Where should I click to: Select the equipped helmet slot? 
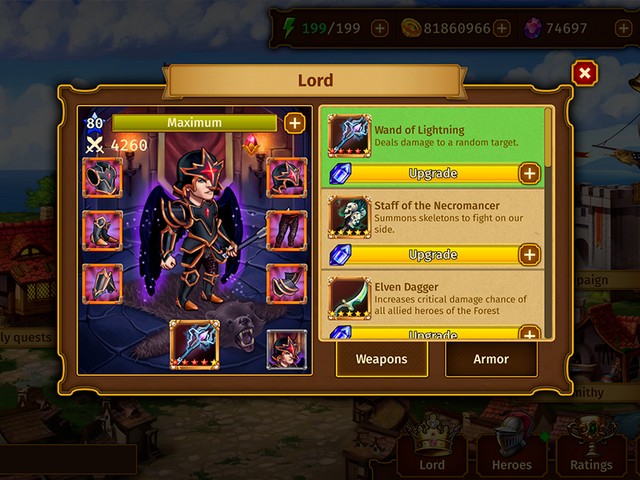[287, 177]
